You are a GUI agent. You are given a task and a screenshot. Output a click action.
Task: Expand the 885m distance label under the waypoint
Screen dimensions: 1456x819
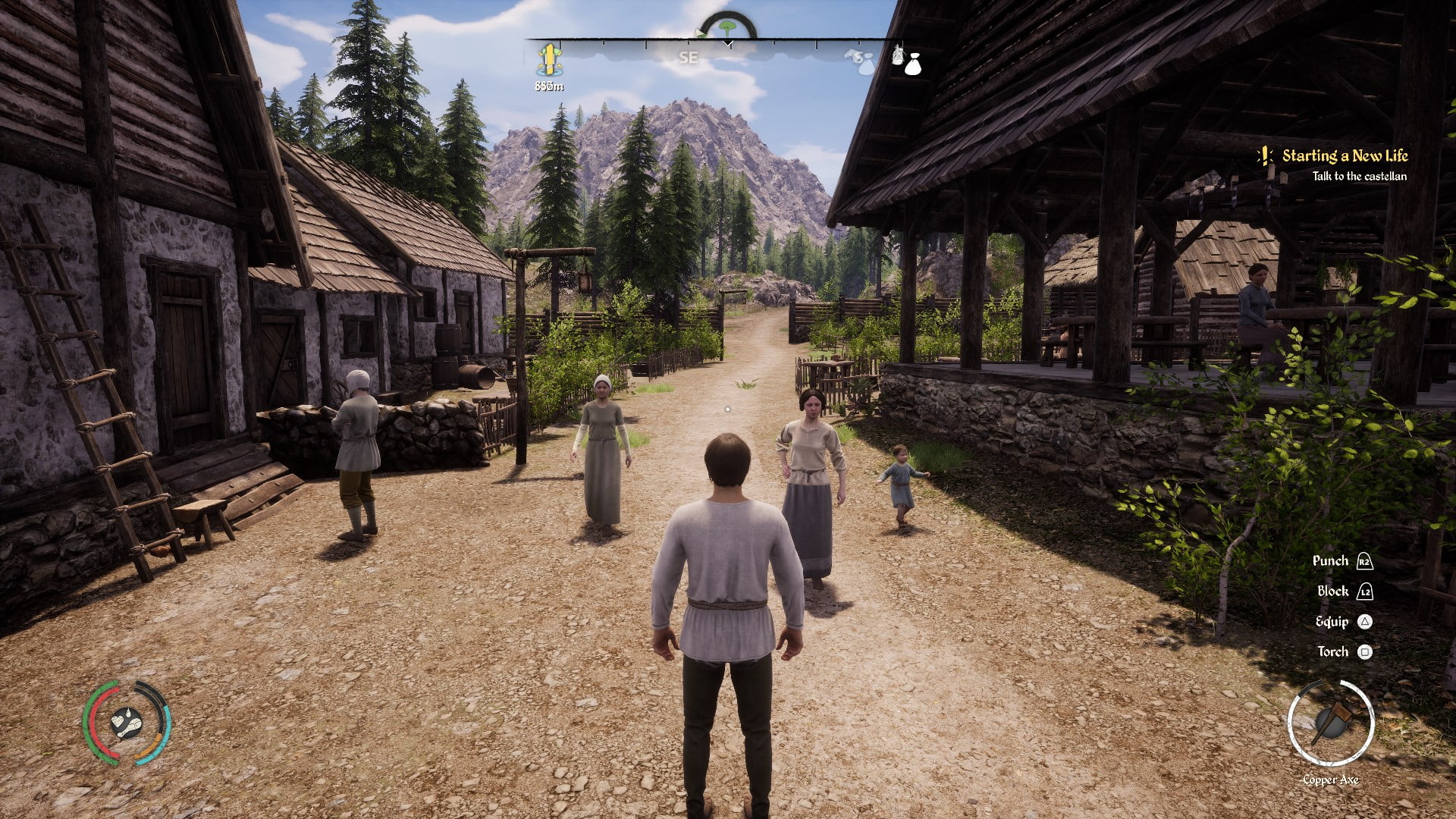coord(549,86)
